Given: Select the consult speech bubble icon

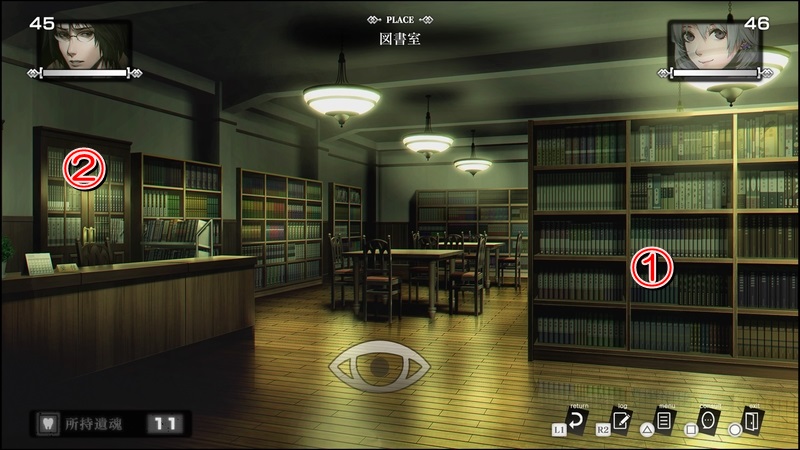Looking at the screenshot, I should point(708,421).
